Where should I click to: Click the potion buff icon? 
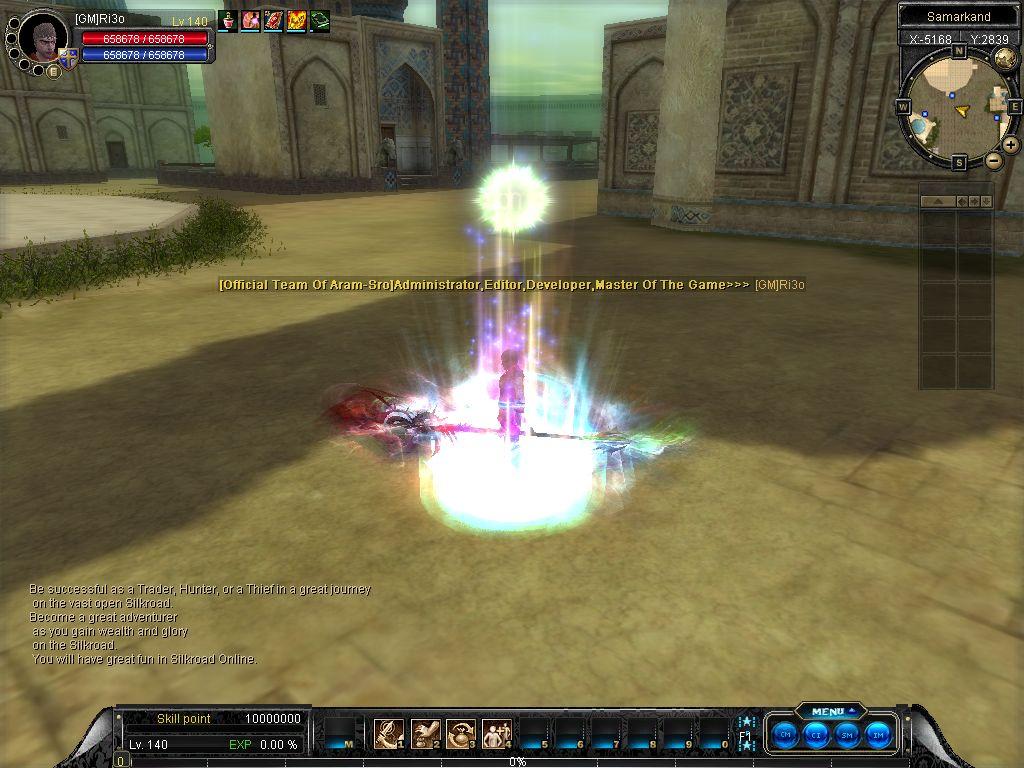tap(228, 20)
